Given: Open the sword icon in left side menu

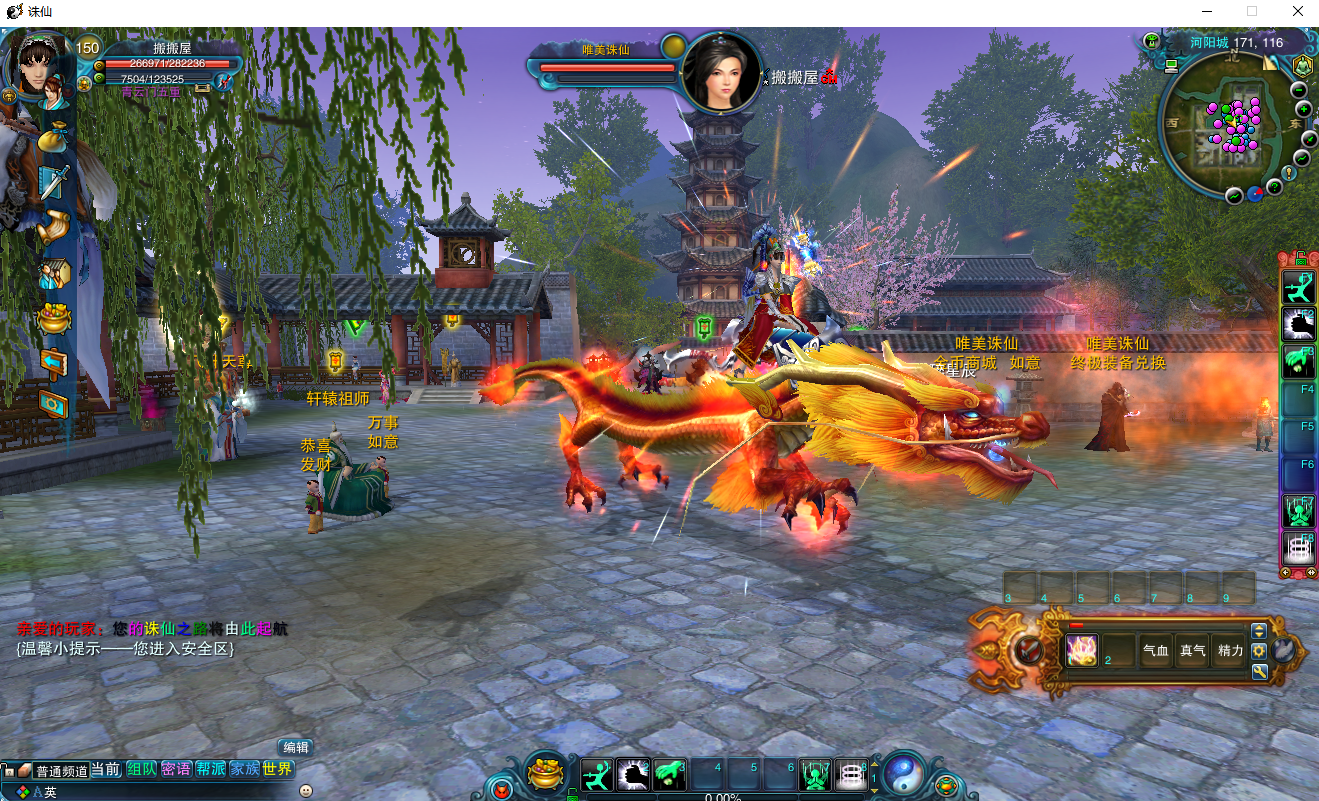Looking at the screenshot, I should (53, 182).
